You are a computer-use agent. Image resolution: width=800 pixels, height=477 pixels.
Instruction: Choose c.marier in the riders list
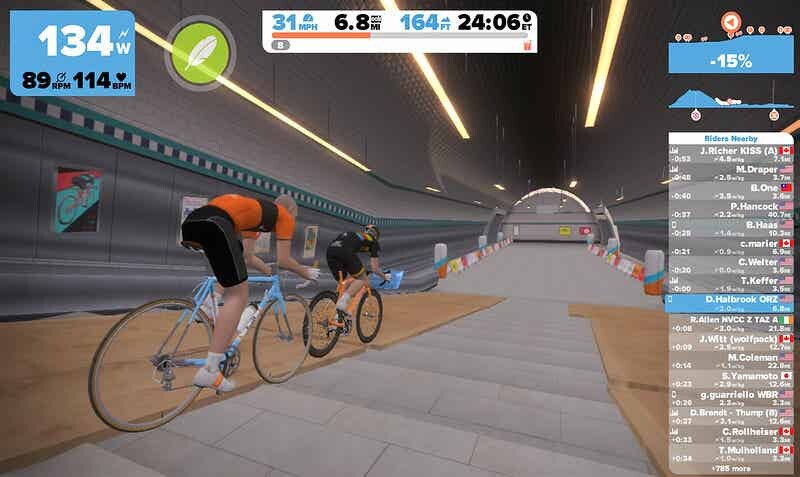(731, 247)
